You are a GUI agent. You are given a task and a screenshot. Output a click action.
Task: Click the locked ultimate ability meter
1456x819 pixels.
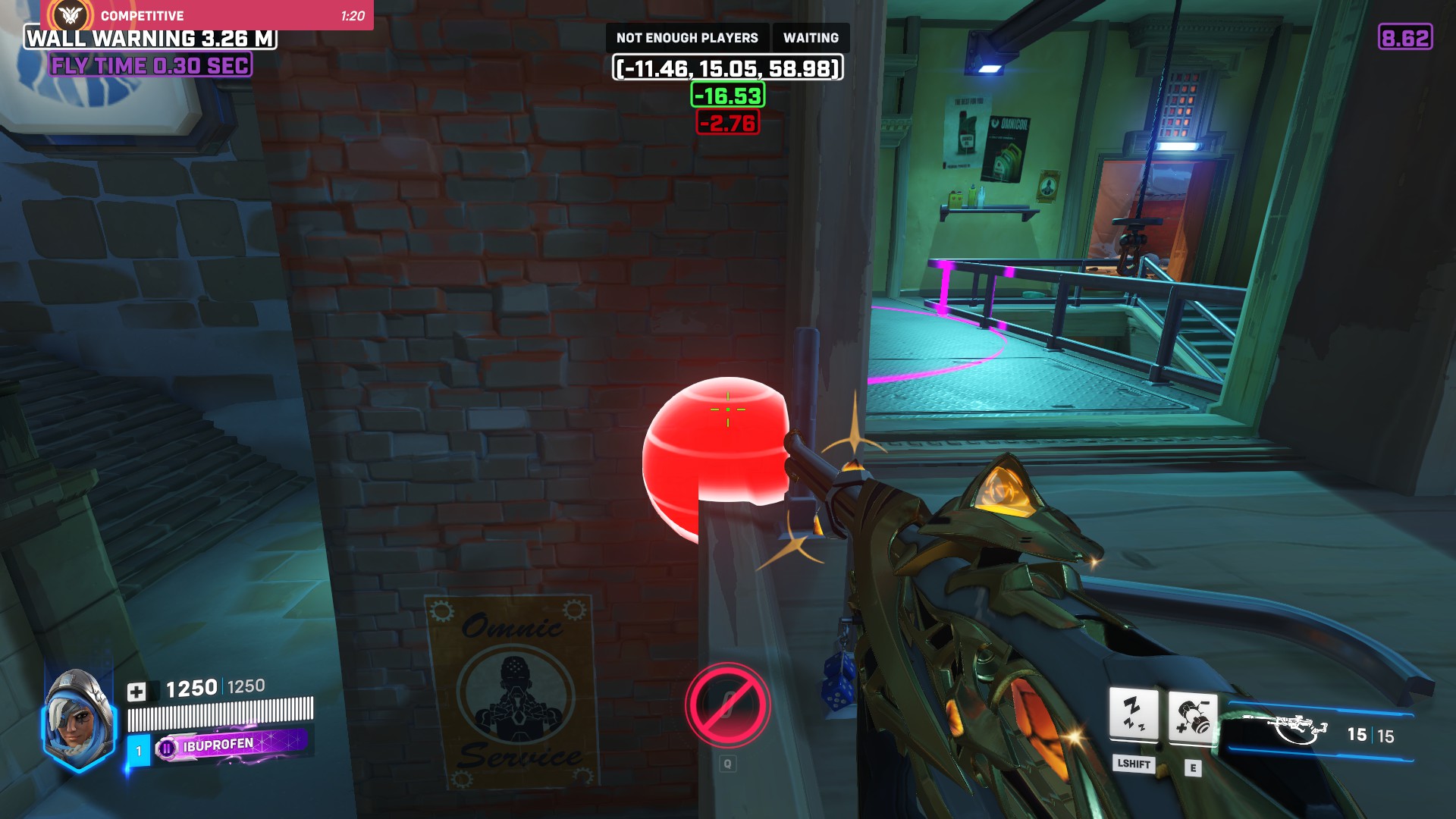pos(727,705)
